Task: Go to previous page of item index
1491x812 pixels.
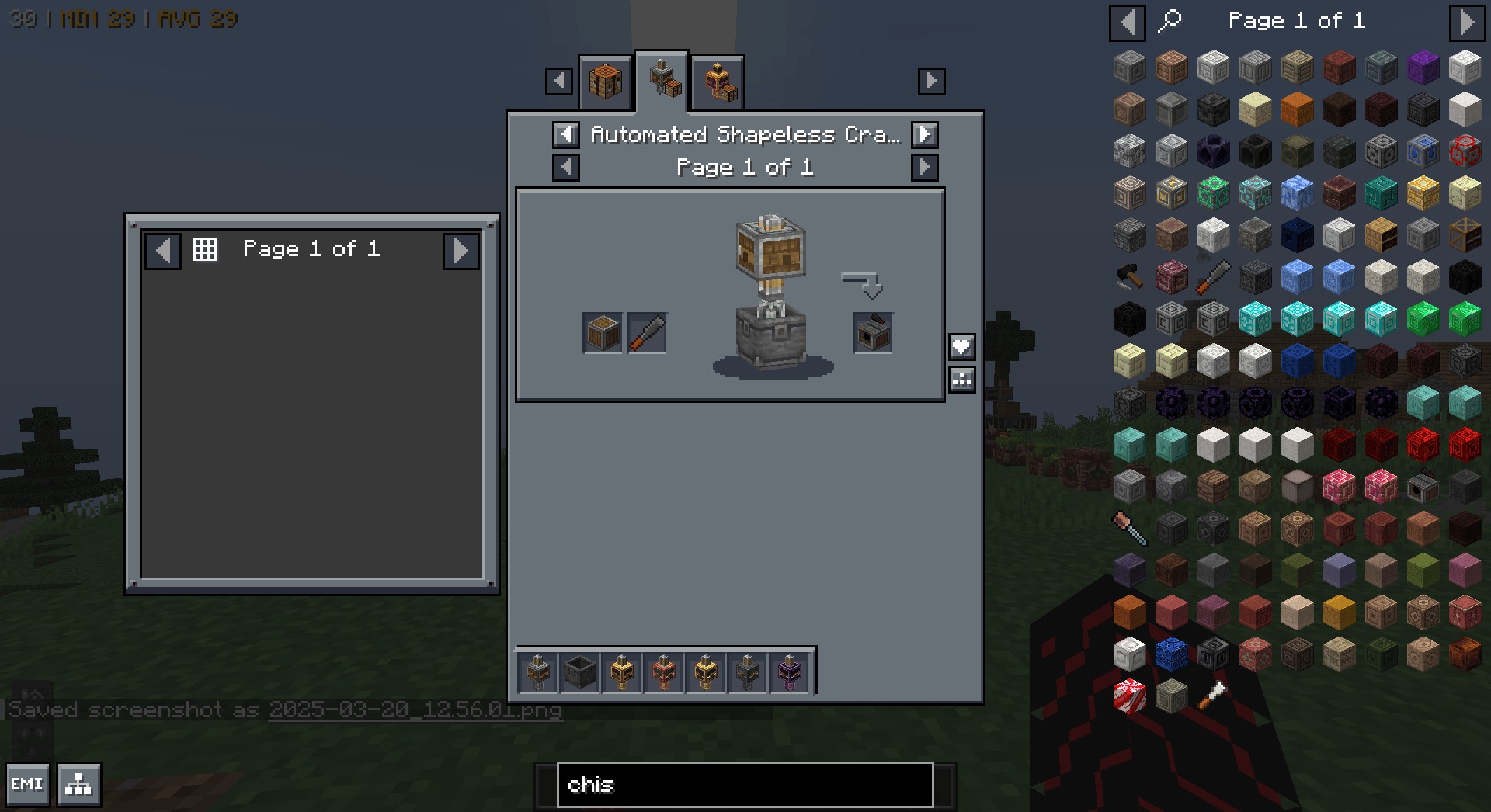Action: (1127, 22)
